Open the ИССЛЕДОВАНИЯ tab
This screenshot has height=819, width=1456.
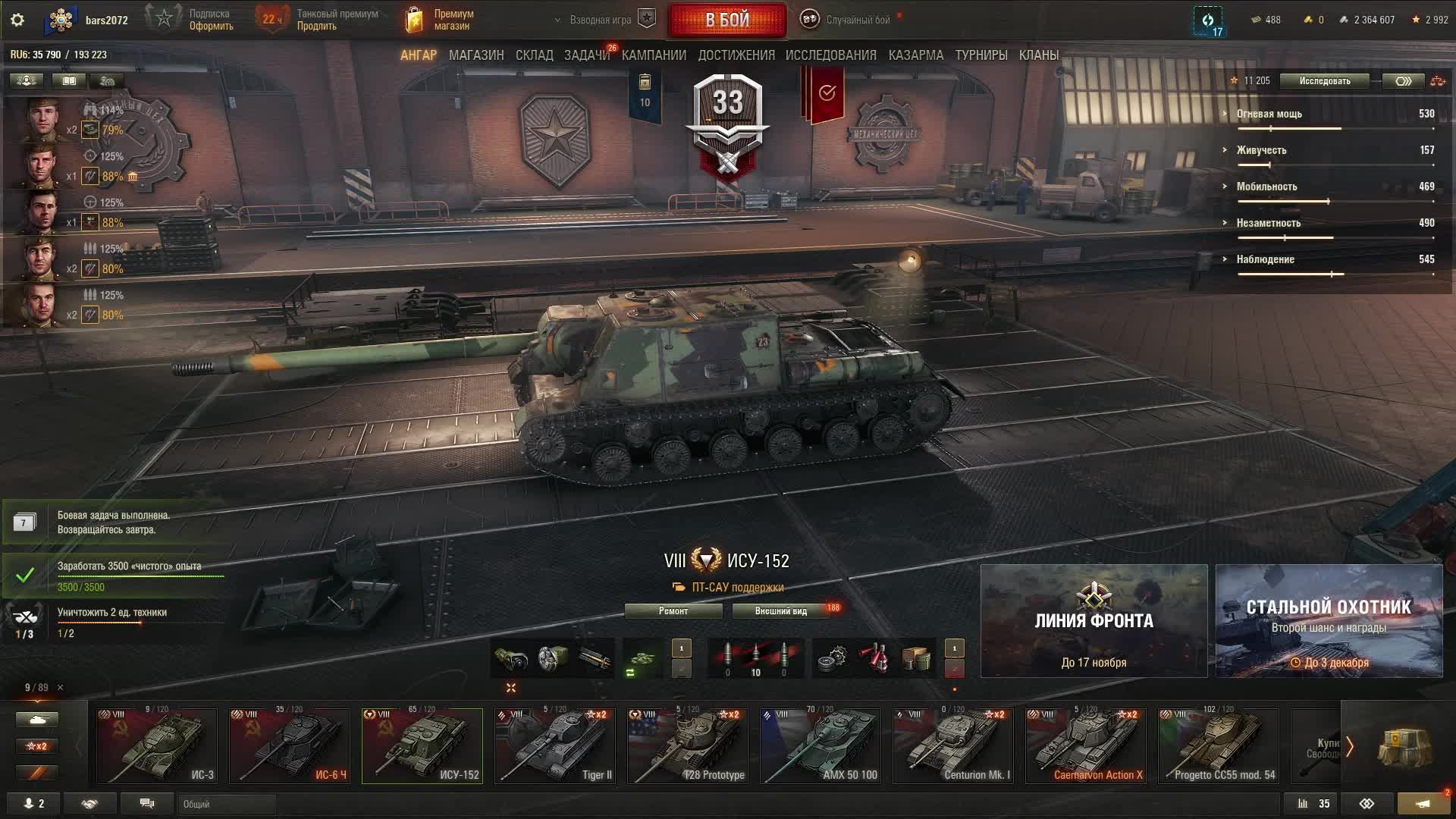(x=830, y=55)
